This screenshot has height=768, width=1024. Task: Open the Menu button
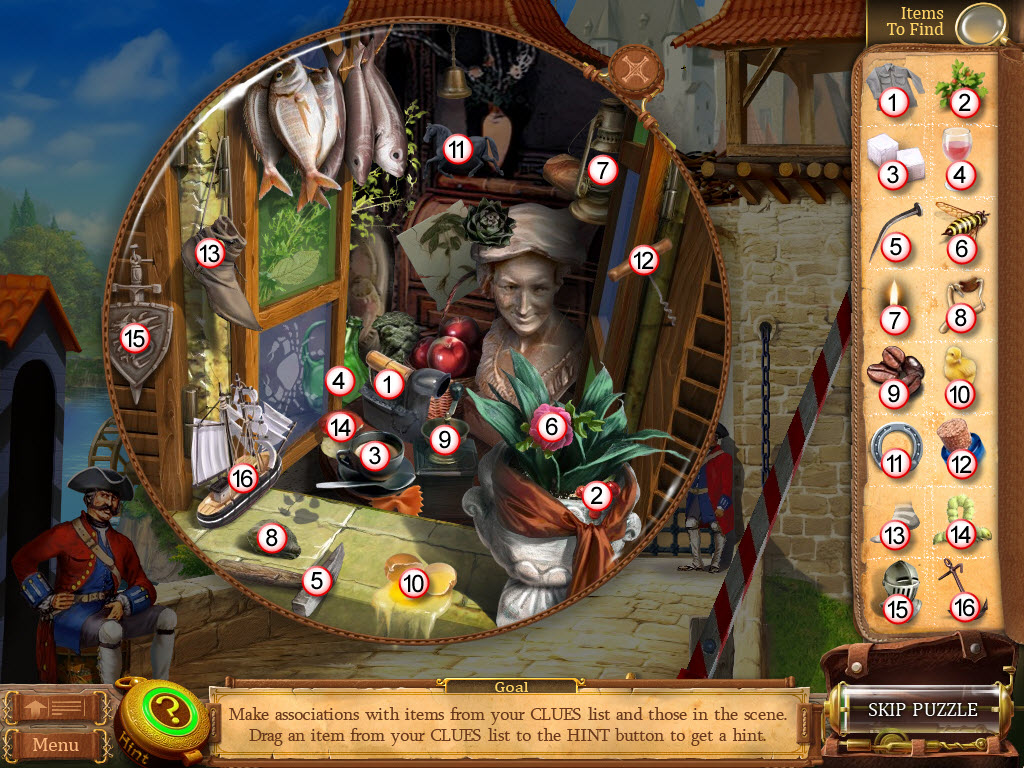tap(56, 744)
